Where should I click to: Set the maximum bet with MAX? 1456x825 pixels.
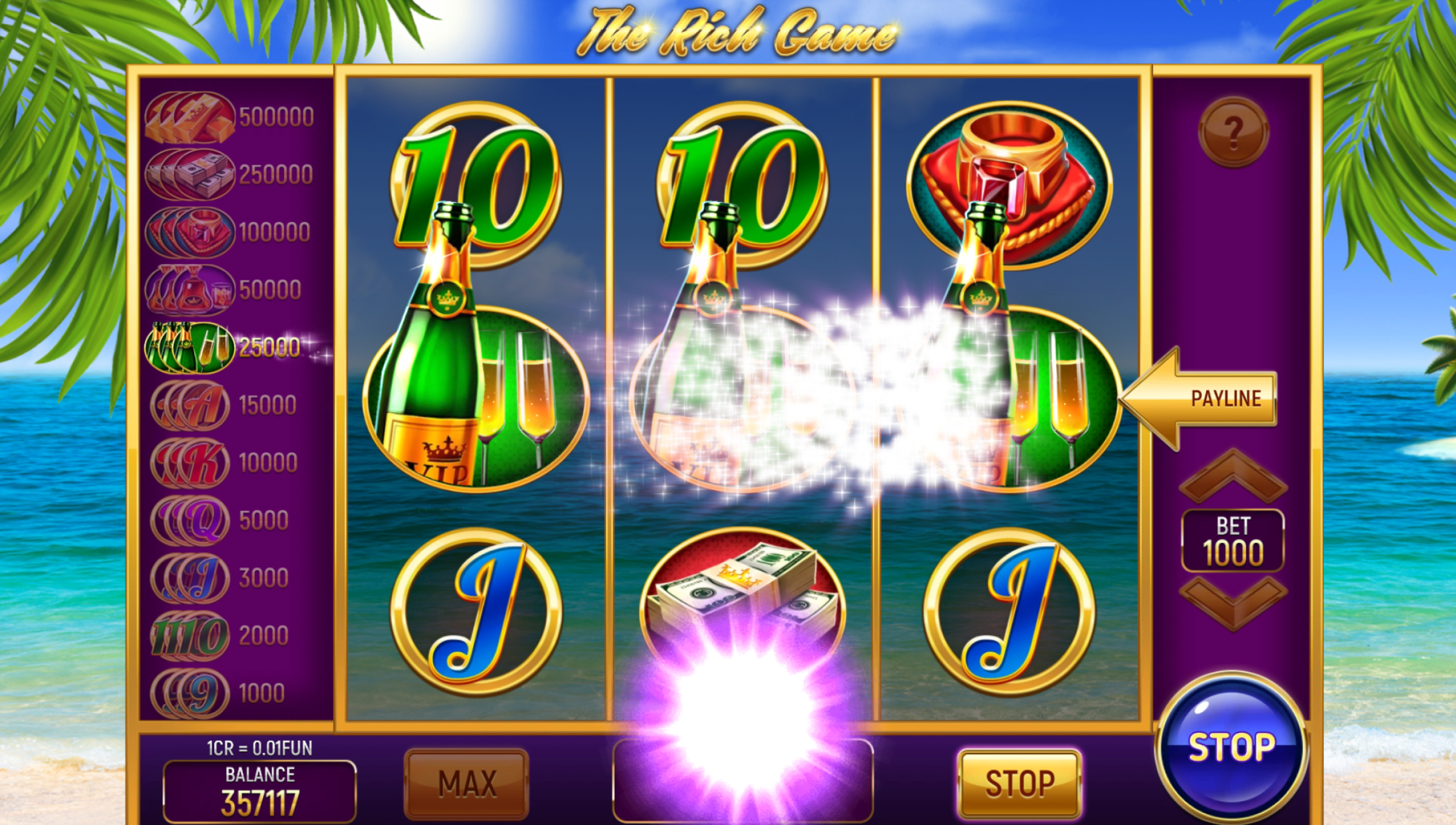pyautogui.click(x=467, y=783)
